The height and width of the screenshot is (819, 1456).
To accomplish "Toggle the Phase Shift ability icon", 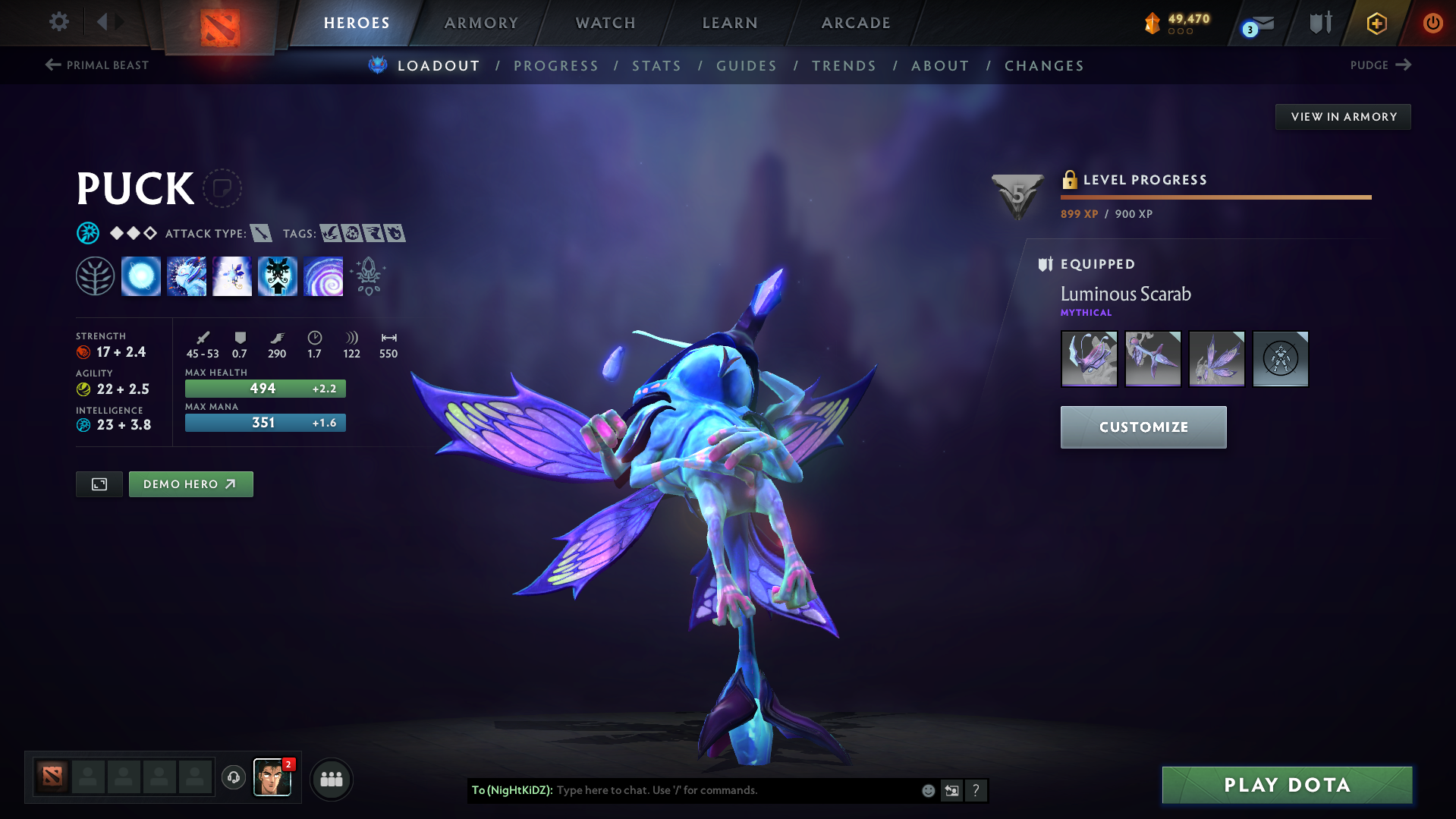I will (232, 276).
